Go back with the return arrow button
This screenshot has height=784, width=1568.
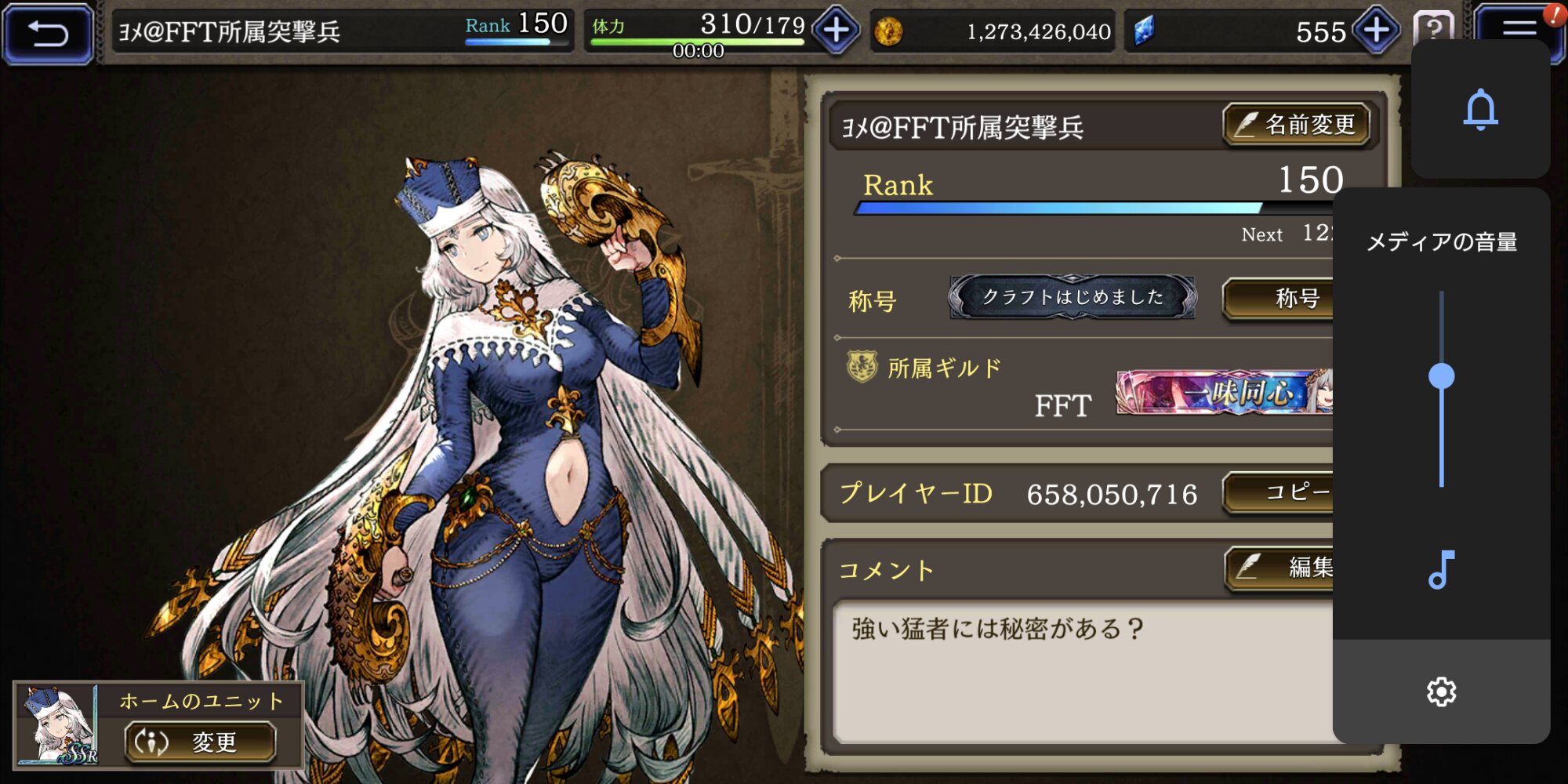tap(48, 33)
